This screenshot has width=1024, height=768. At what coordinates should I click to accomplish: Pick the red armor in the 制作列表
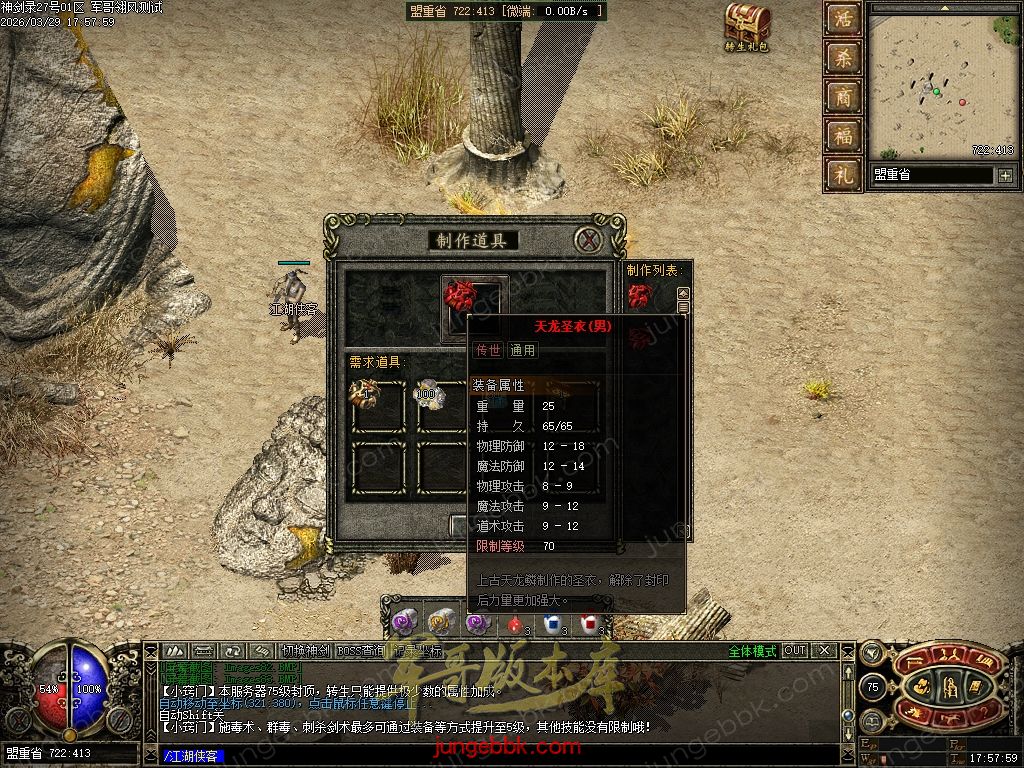point(640,295)
